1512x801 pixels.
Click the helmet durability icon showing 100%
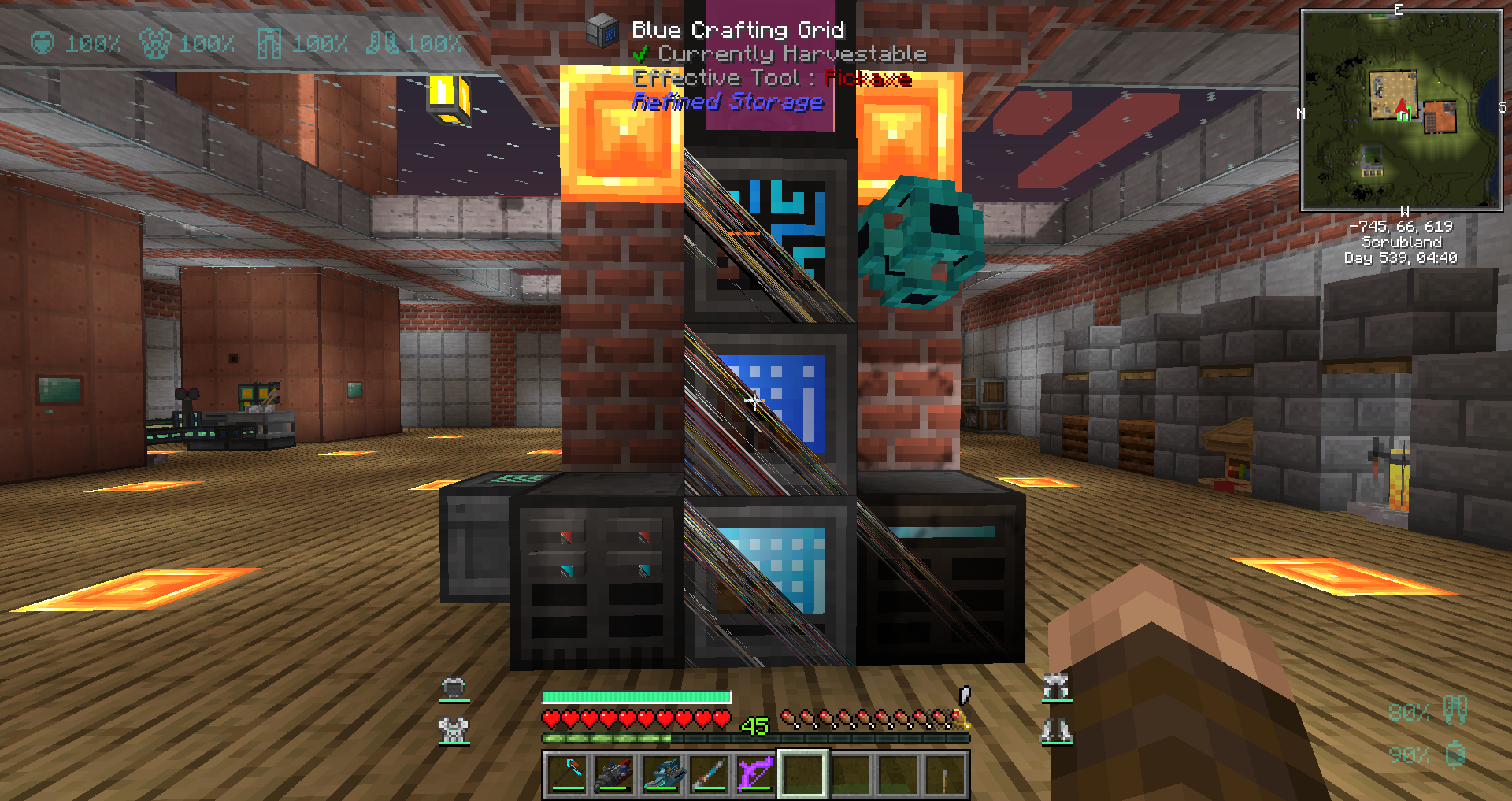click(x=43, y=43)
